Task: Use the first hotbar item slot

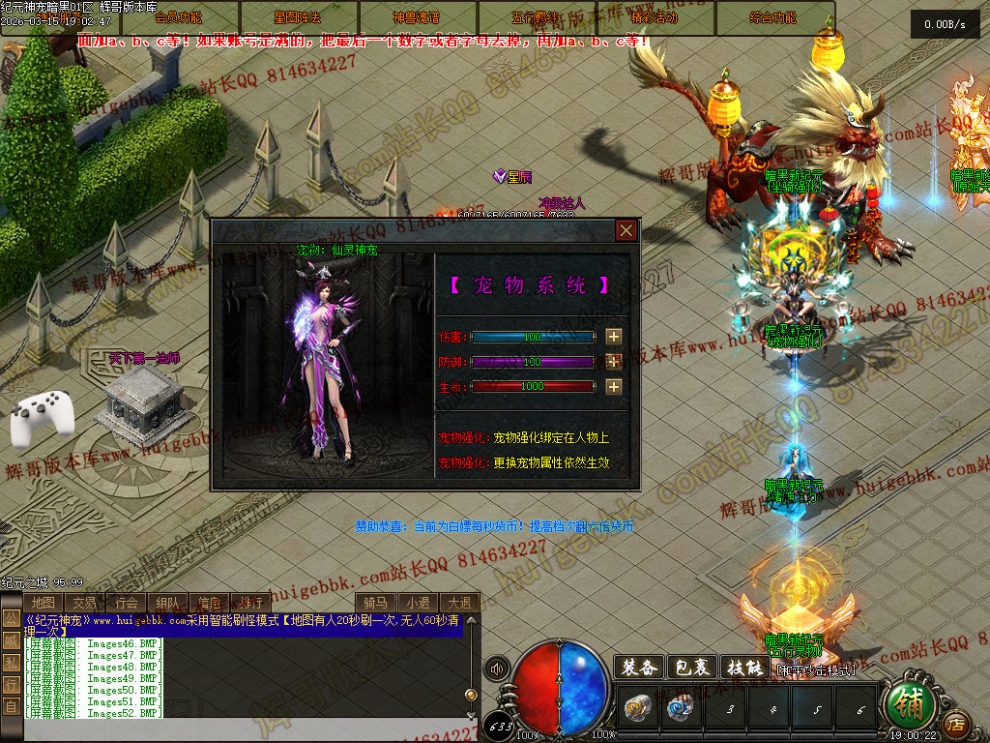Action: point(636,709)
